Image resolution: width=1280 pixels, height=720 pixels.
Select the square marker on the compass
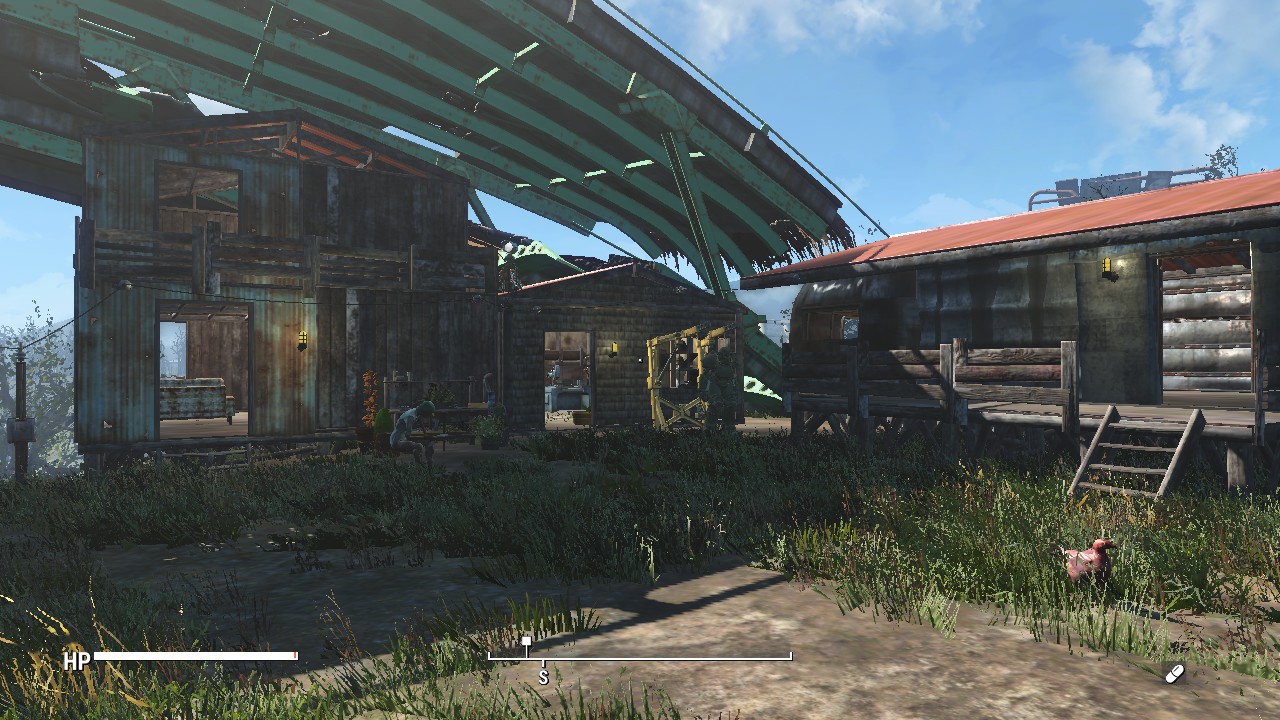click(526, 642)
